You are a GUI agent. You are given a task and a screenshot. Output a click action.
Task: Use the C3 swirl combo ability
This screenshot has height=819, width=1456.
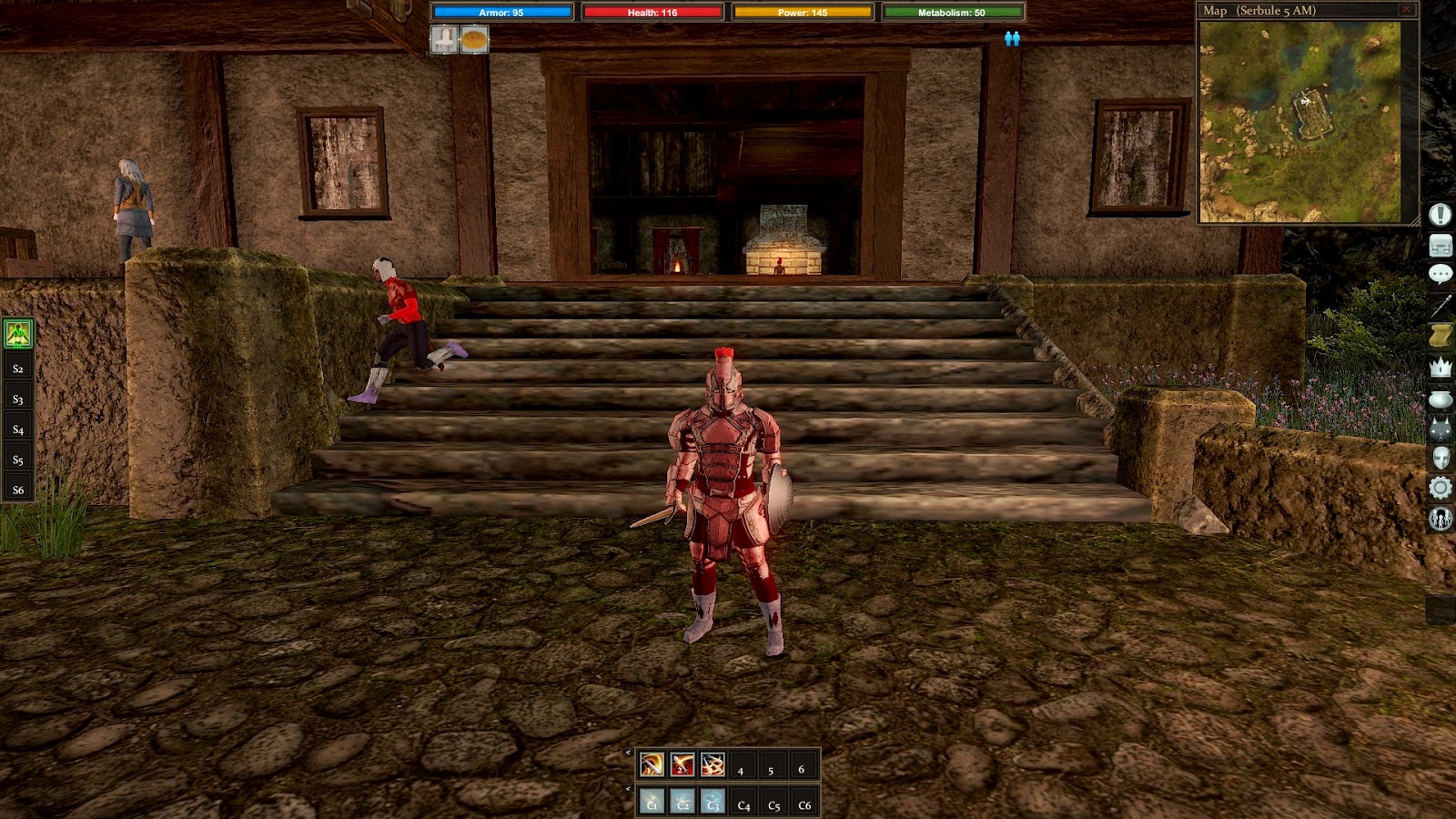(713, 802)
